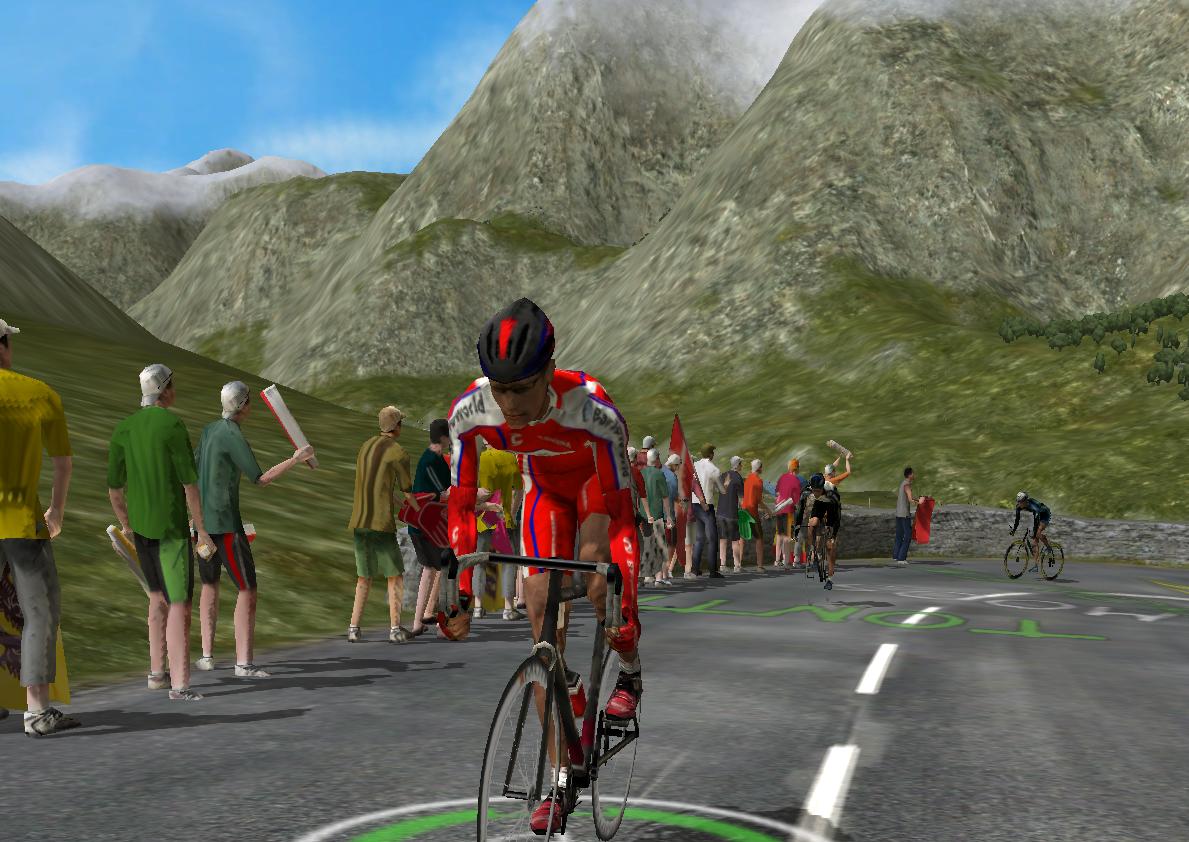
Task: Select the red-jersey cyclist with green ring
Action: point(545,500)
